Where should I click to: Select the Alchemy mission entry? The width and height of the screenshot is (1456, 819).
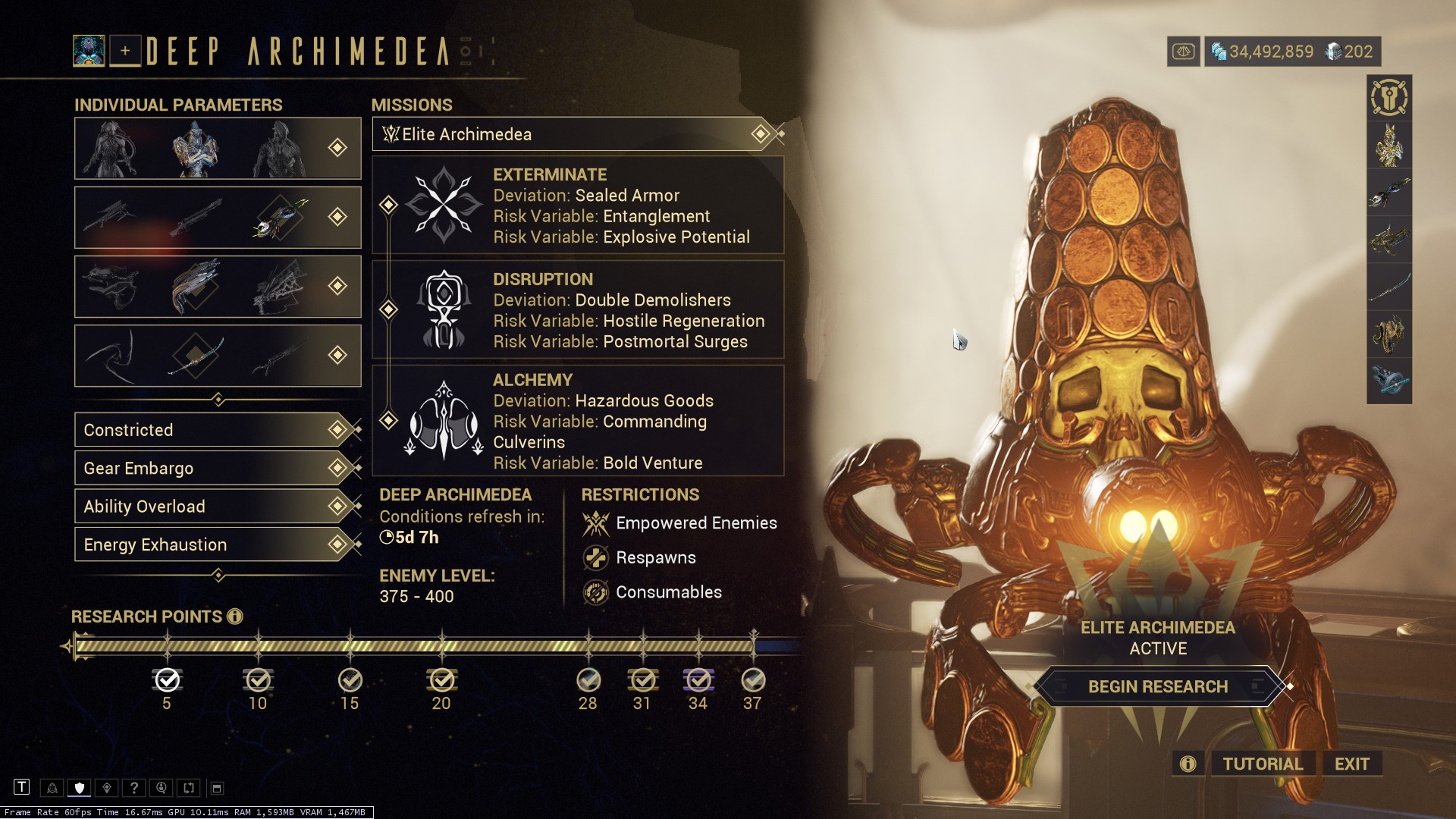coord(578,421)
